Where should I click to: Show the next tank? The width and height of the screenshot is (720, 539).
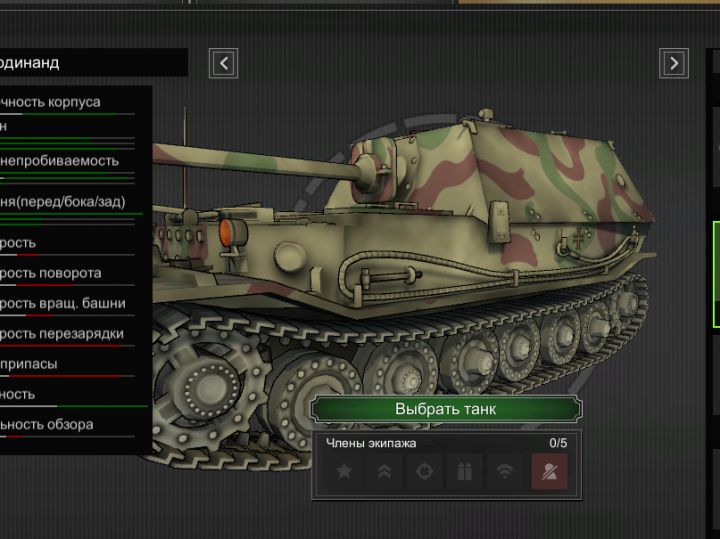pos(674,64)
